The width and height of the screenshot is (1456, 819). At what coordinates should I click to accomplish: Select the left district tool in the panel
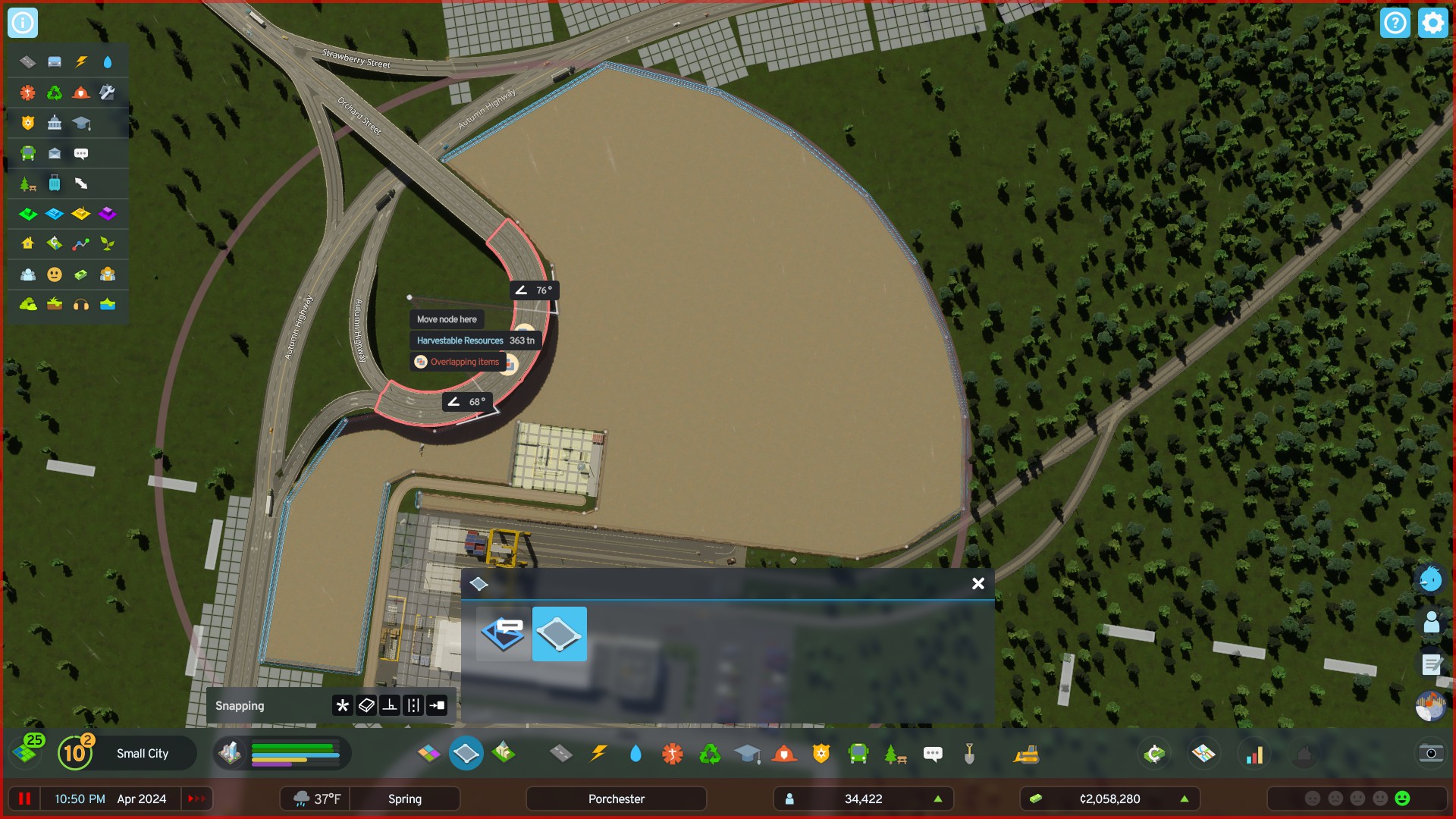click(x=503, y=634)
